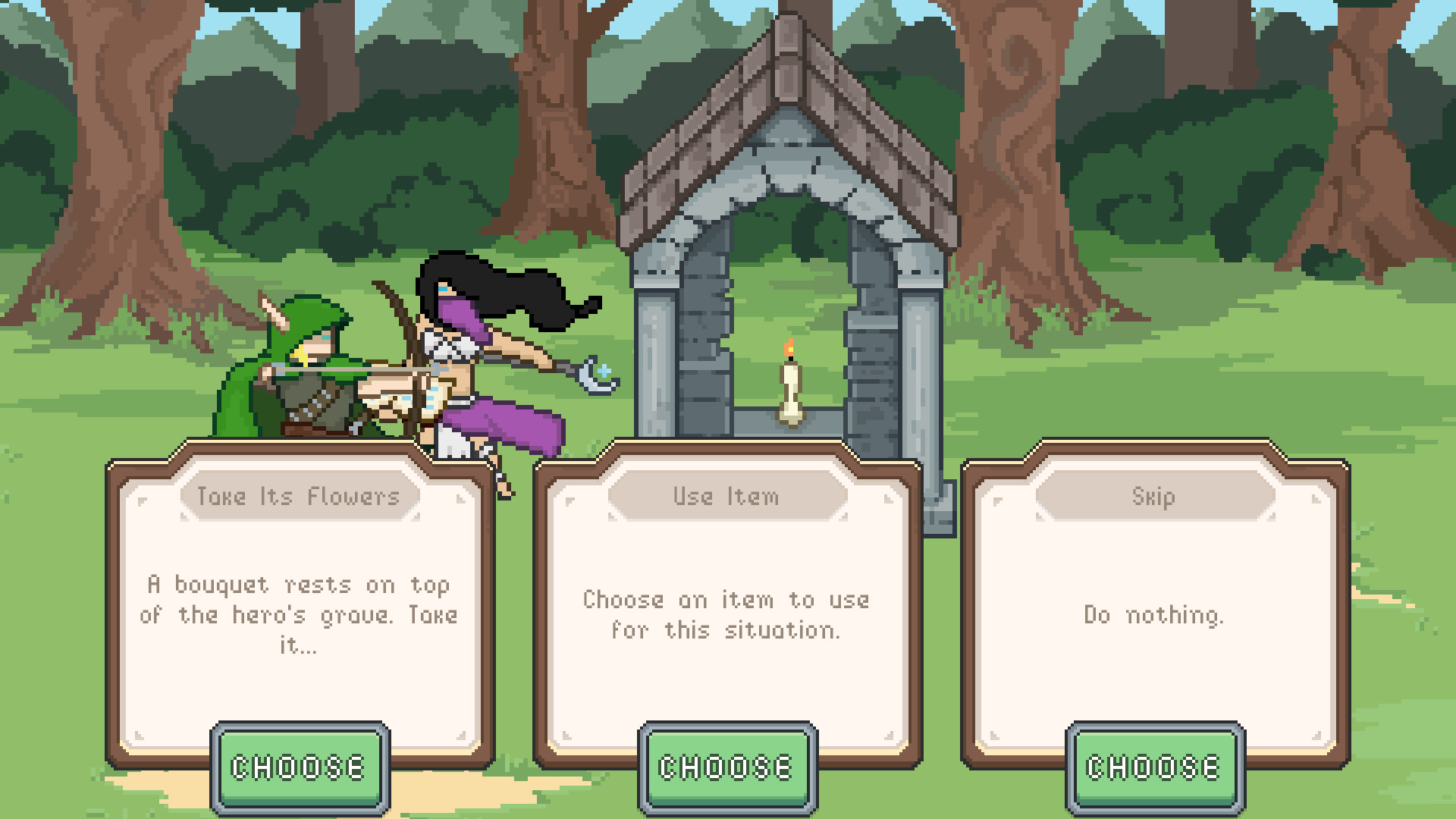Click 'Choose an item to use' description text
The image size is (1456, 819).
tap(726, 614)
